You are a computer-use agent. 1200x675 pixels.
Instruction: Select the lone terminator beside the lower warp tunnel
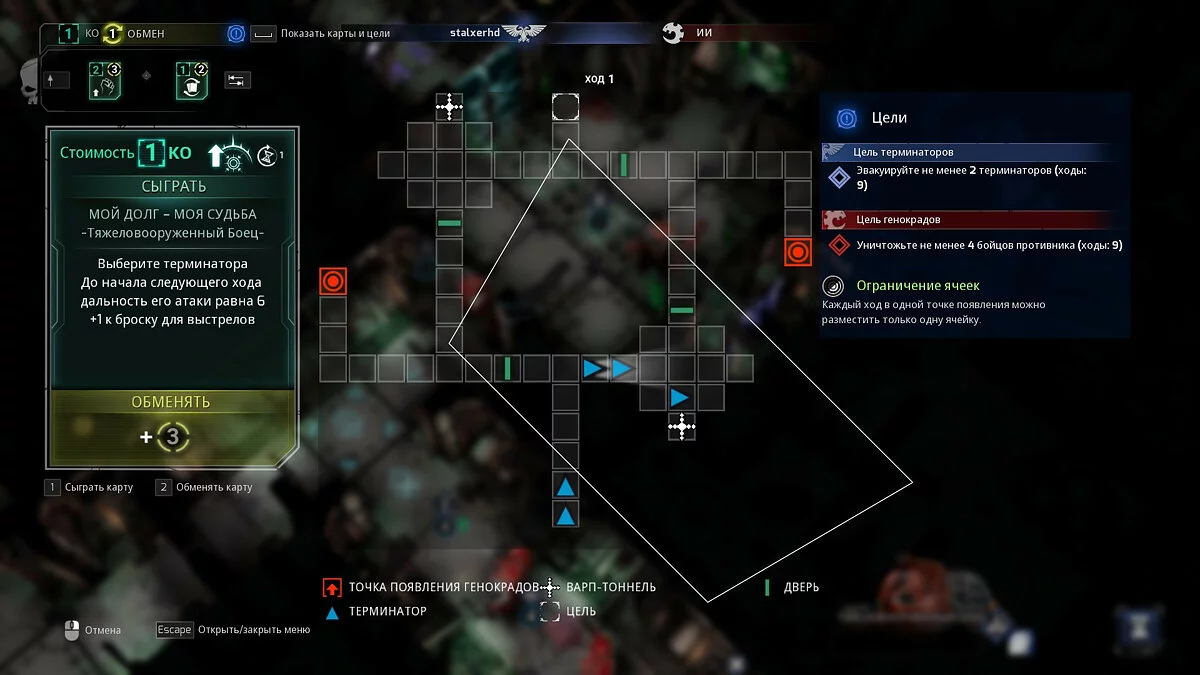pyautogui.click(x=680, y=397)
